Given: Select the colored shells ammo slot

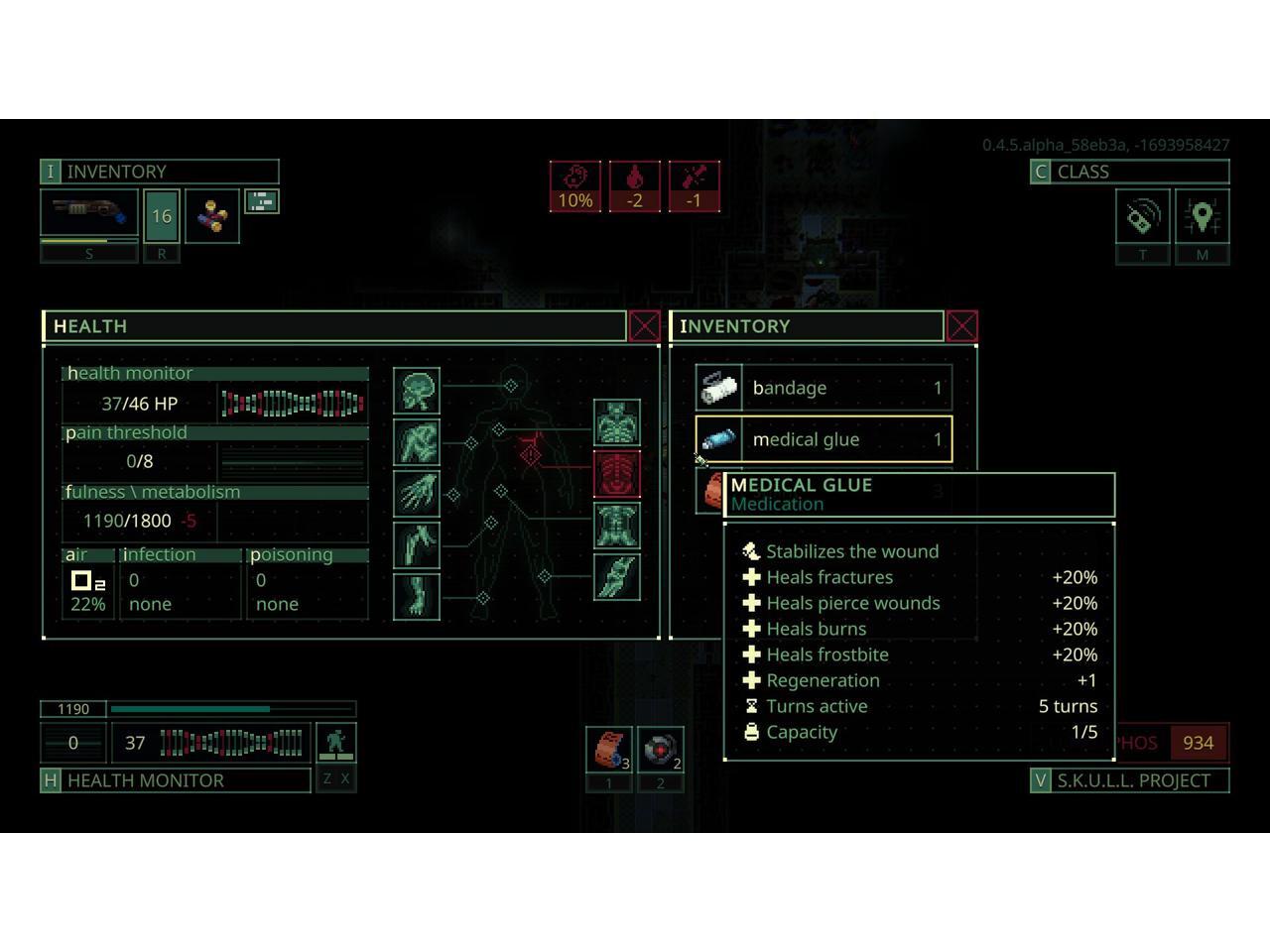Looking at the screenshot, I should (212, 216).
